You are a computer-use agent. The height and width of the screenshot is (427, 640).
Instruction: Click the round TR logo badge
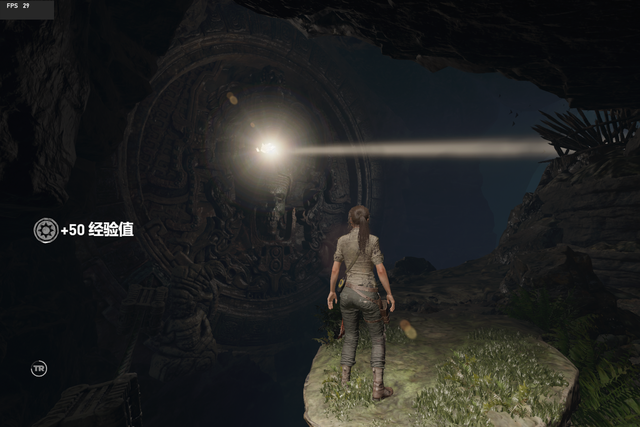coord(39,369)
